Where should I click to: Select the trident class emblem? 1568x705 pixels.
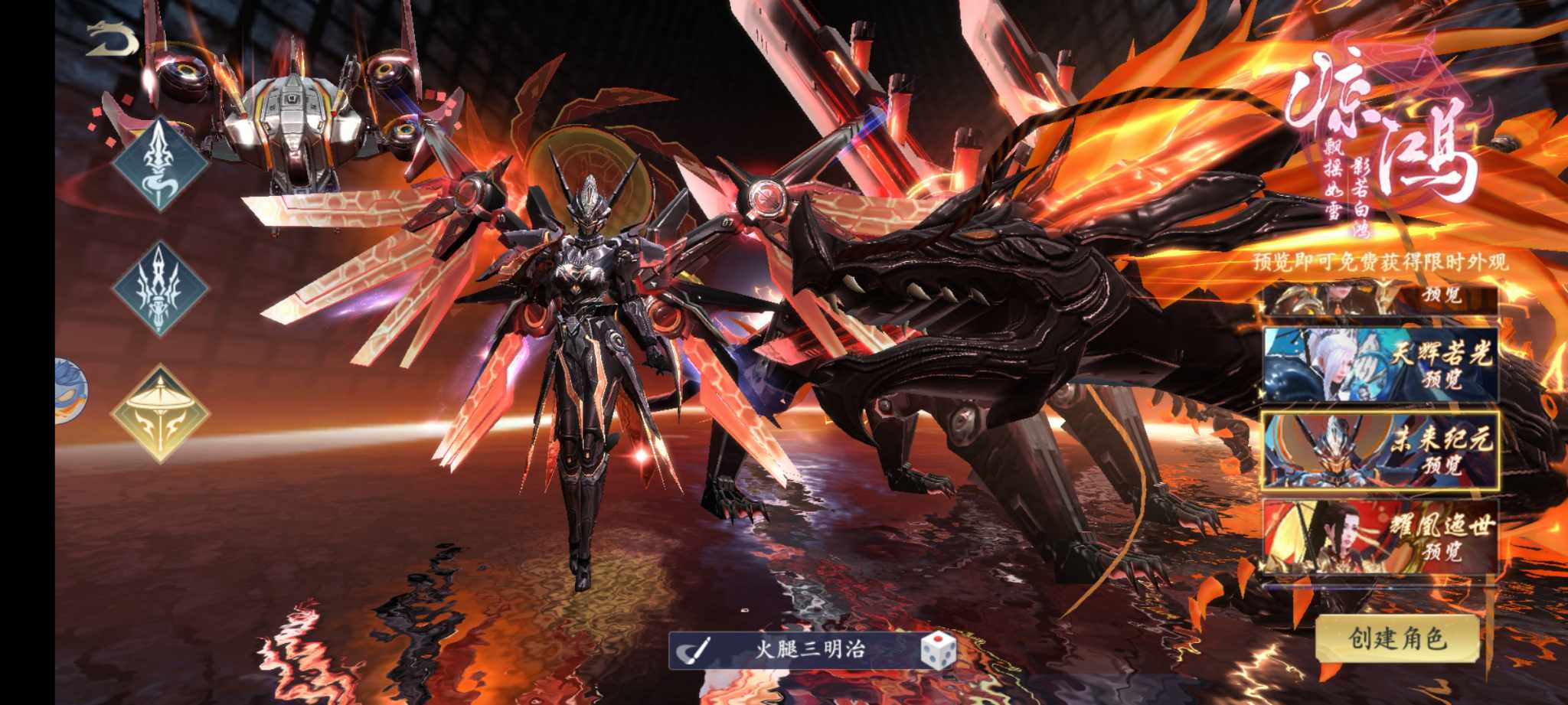(161, 164)
